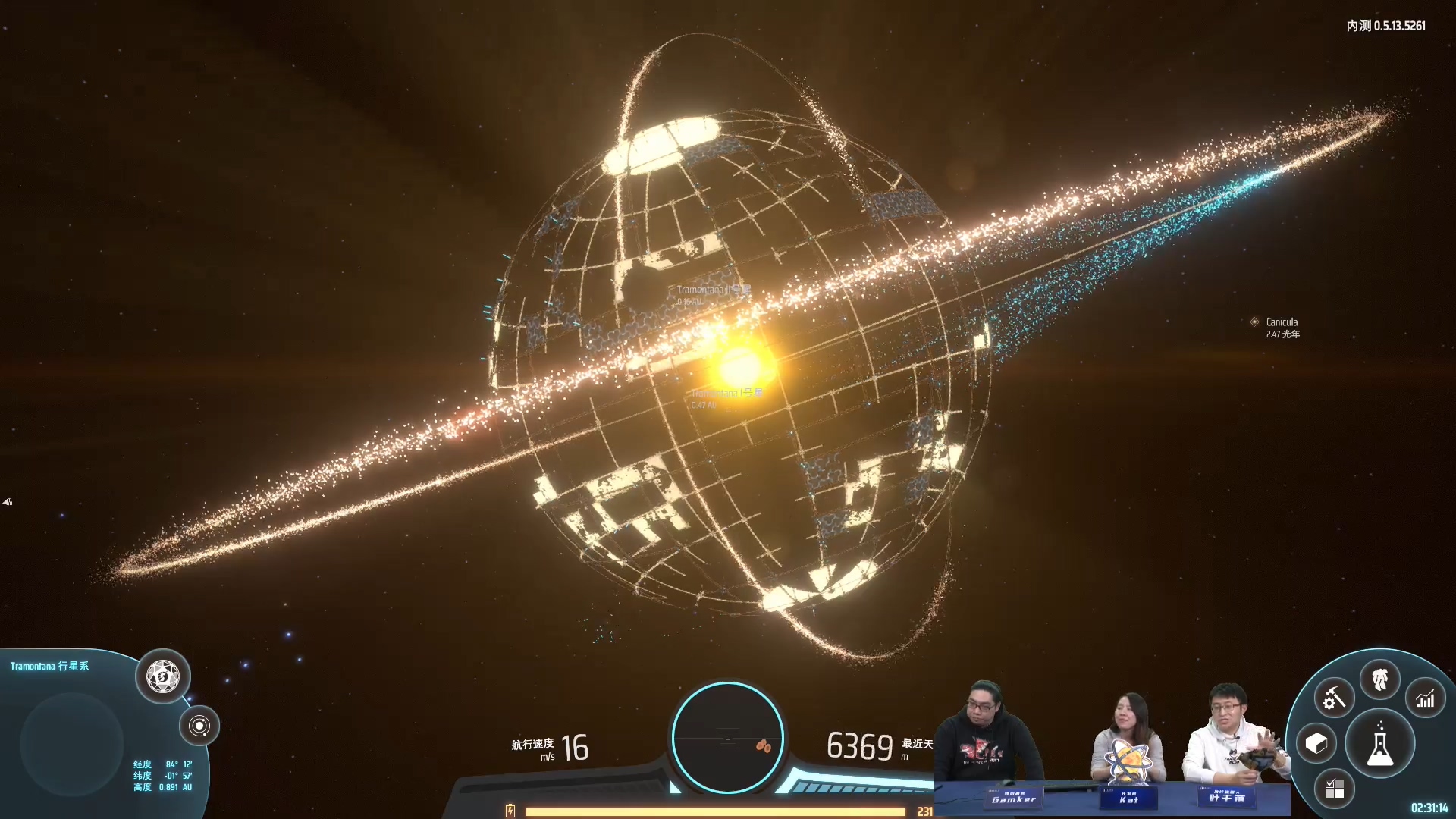This screenshot has height=819, width=1456.
Task: Open the hammer-and-gear replicator panel
Action: 1334,698
